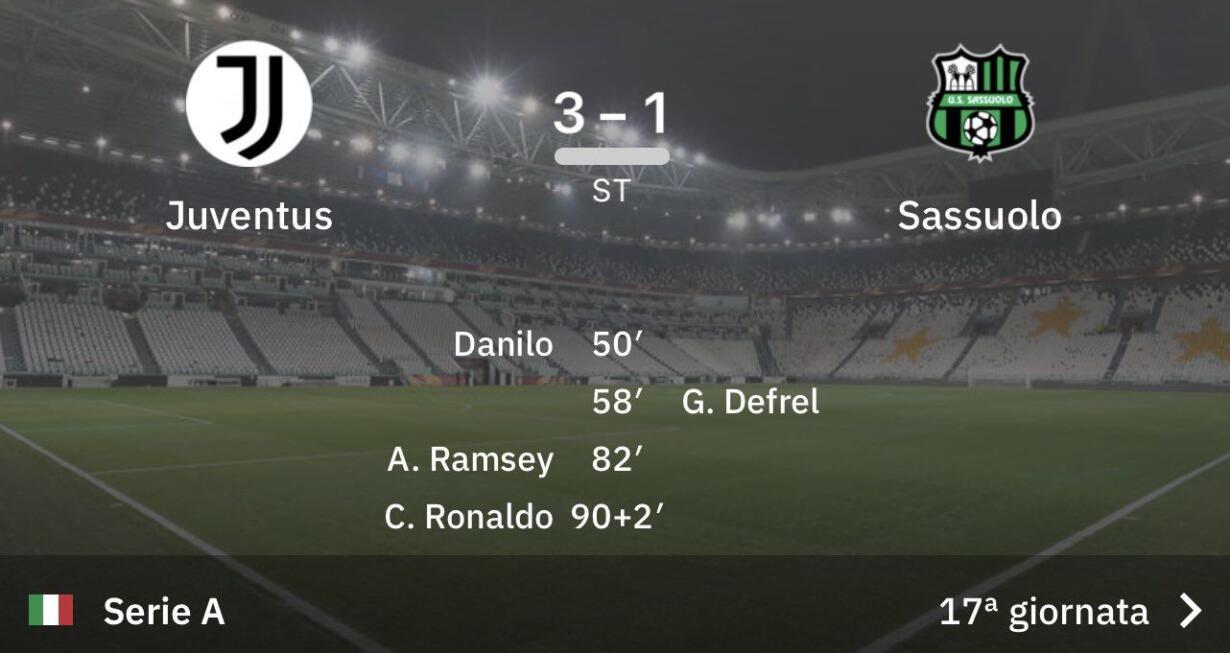Open the 17ª giornata matchday arrow
Screen dimensions: 1230x653
(1189, 610)
